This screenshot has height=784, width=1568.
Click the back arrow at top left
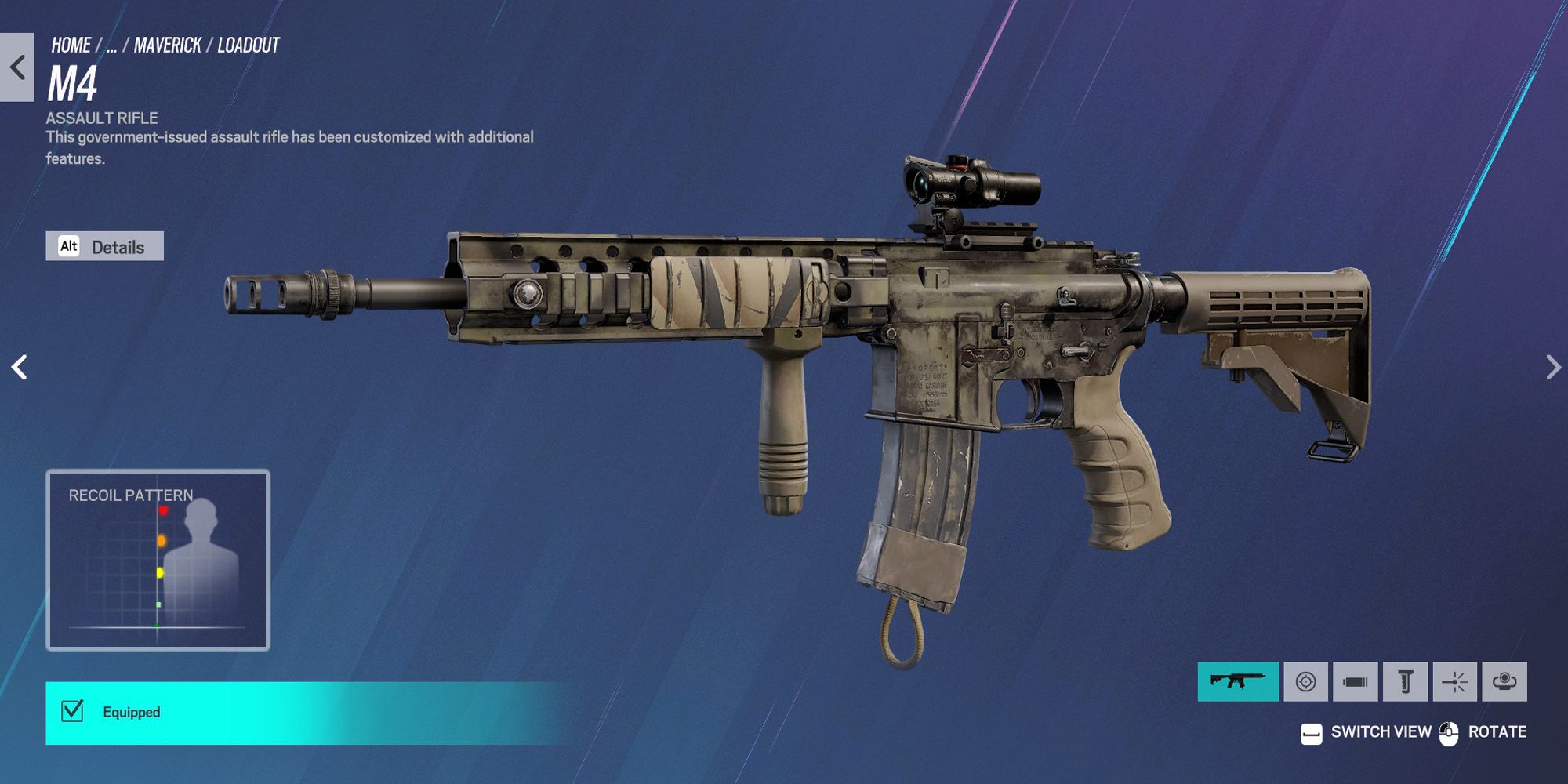point(16,67)
